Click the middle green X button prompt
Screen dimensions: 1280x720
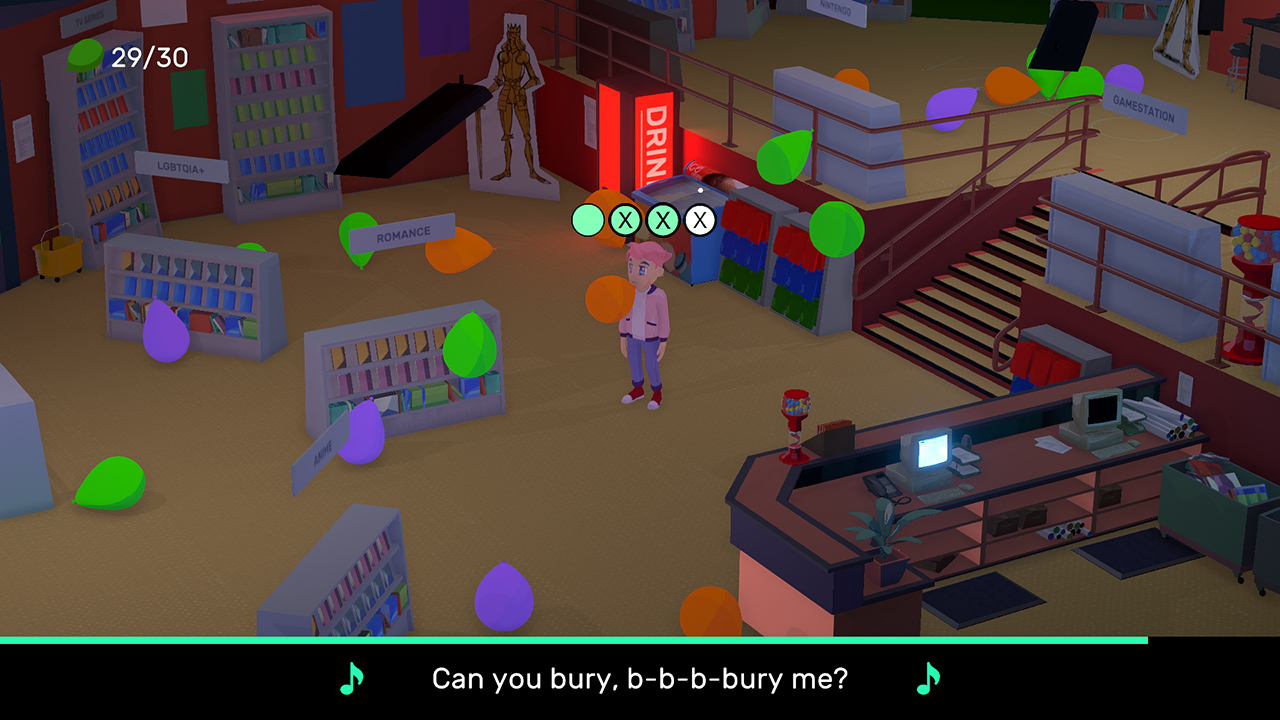(662, 218)
